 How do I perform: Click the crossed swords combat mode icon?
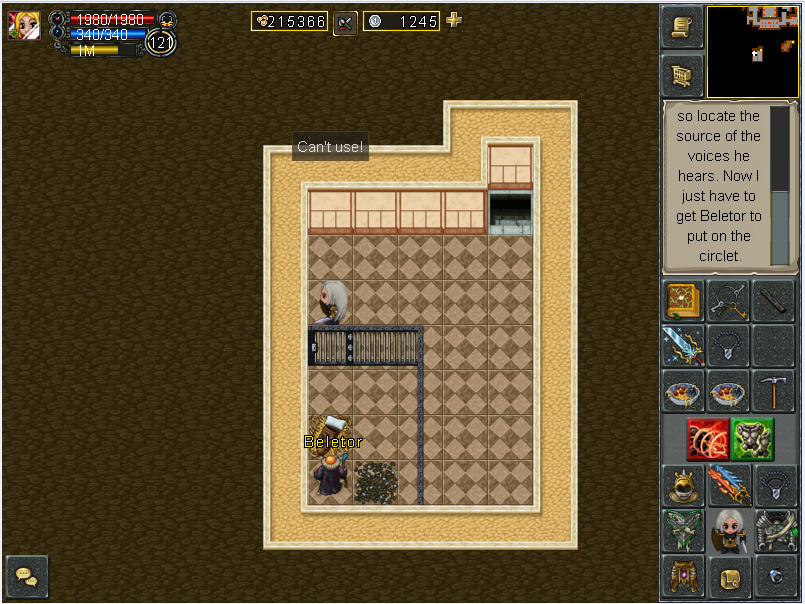point(345,21)
